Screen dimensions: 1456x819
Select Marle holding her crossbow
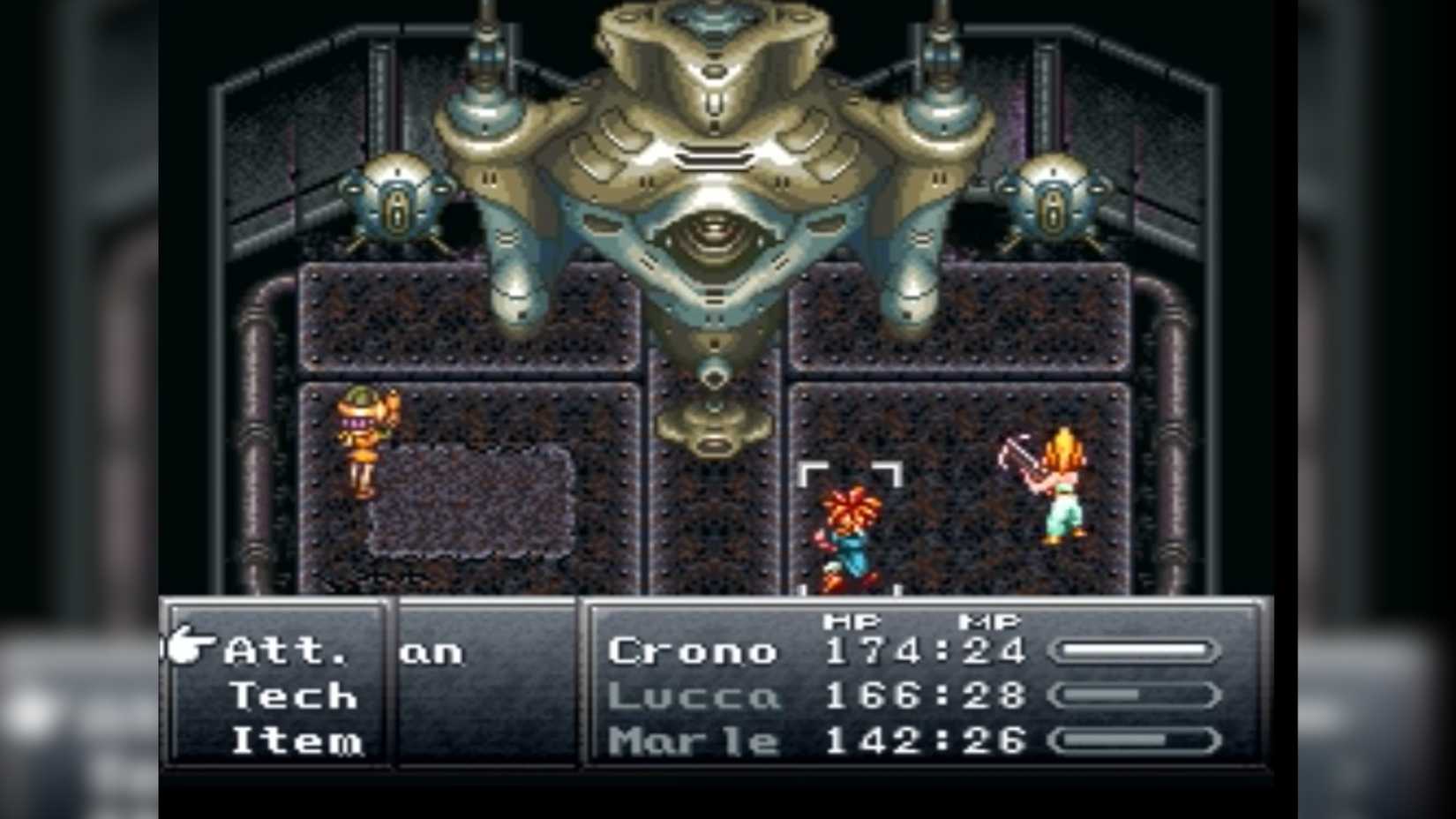coord(1062,485)
